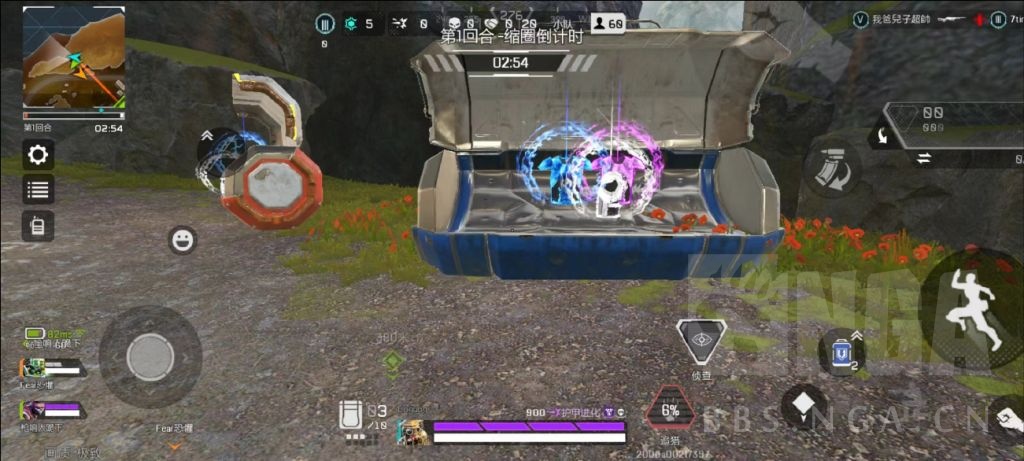Activate the eye scan tactical ability

(x=700, y=343)
